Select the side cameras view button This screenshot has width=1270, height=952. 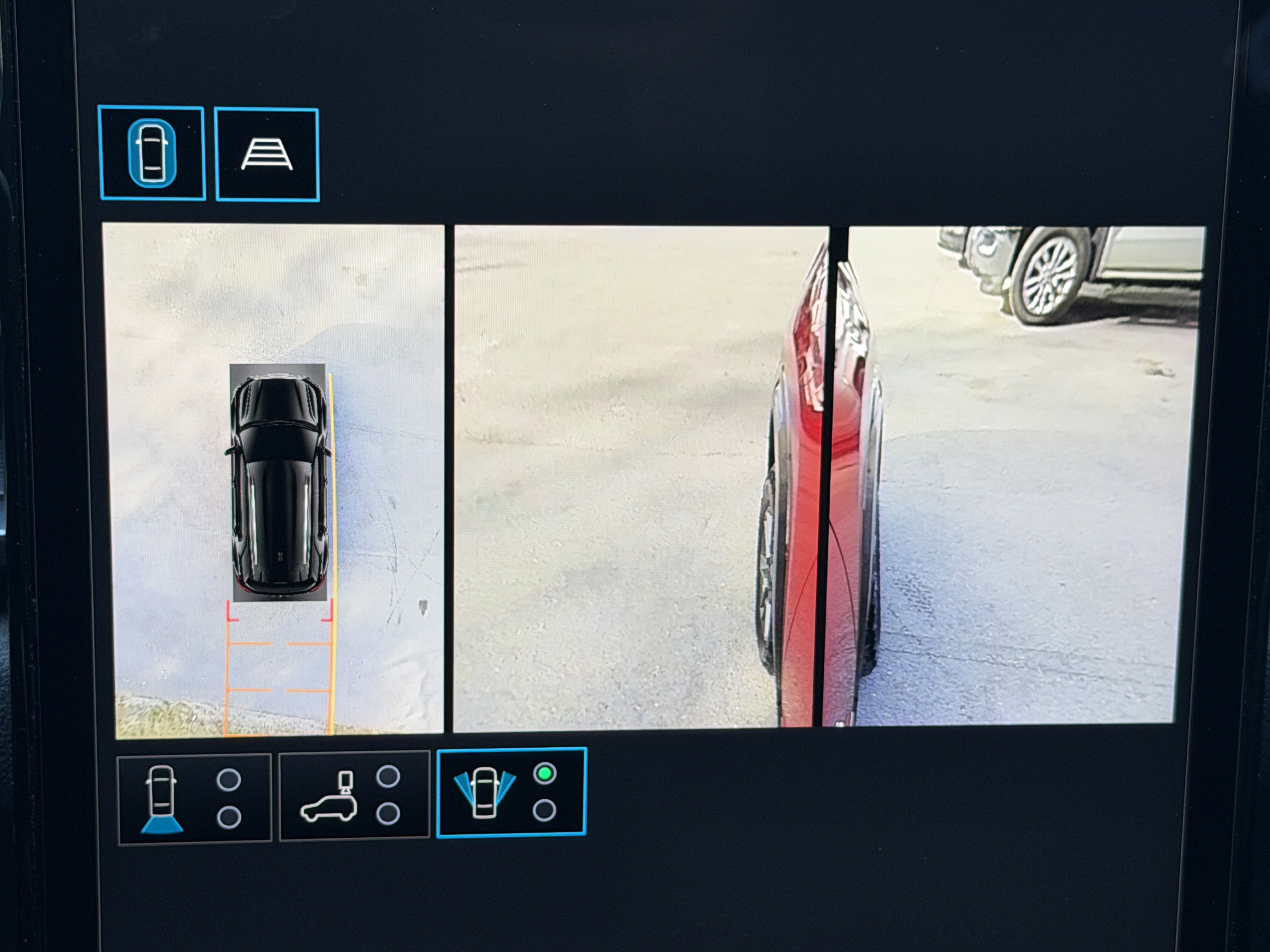(x=511, y=792)
